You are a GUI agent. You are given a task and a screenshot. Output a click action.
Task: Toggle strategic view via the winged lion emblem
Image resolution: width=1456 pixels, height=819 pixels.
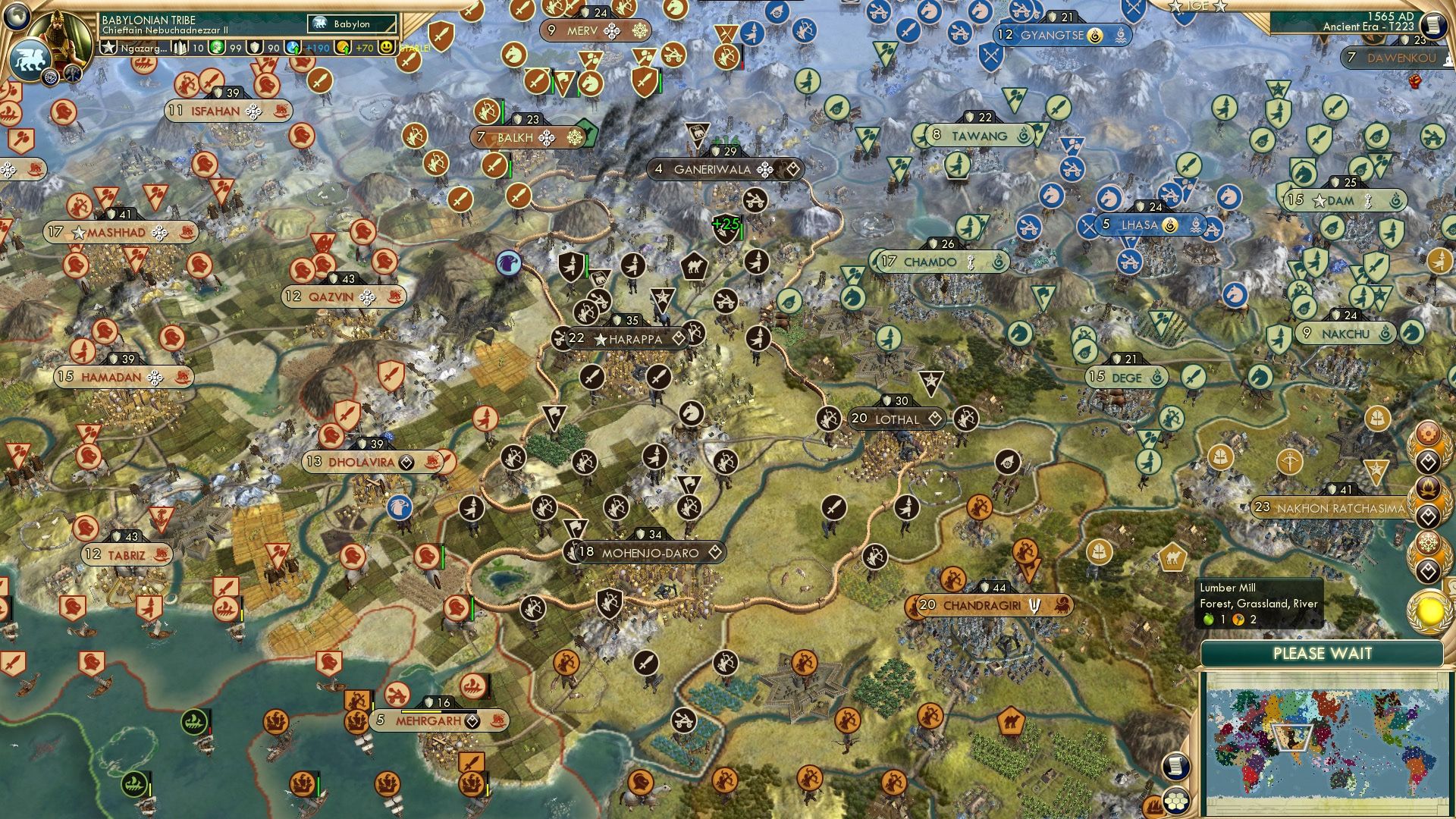point(29,61)
